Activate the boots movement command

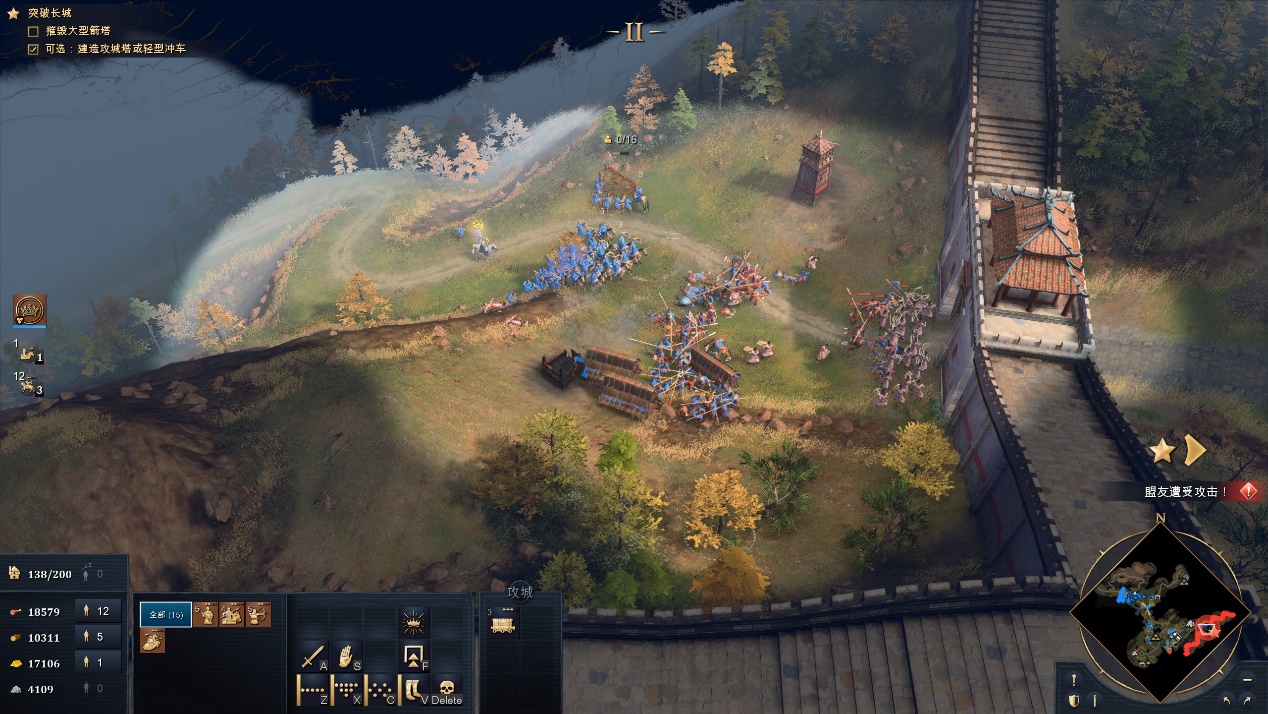(x=413, y=690)
